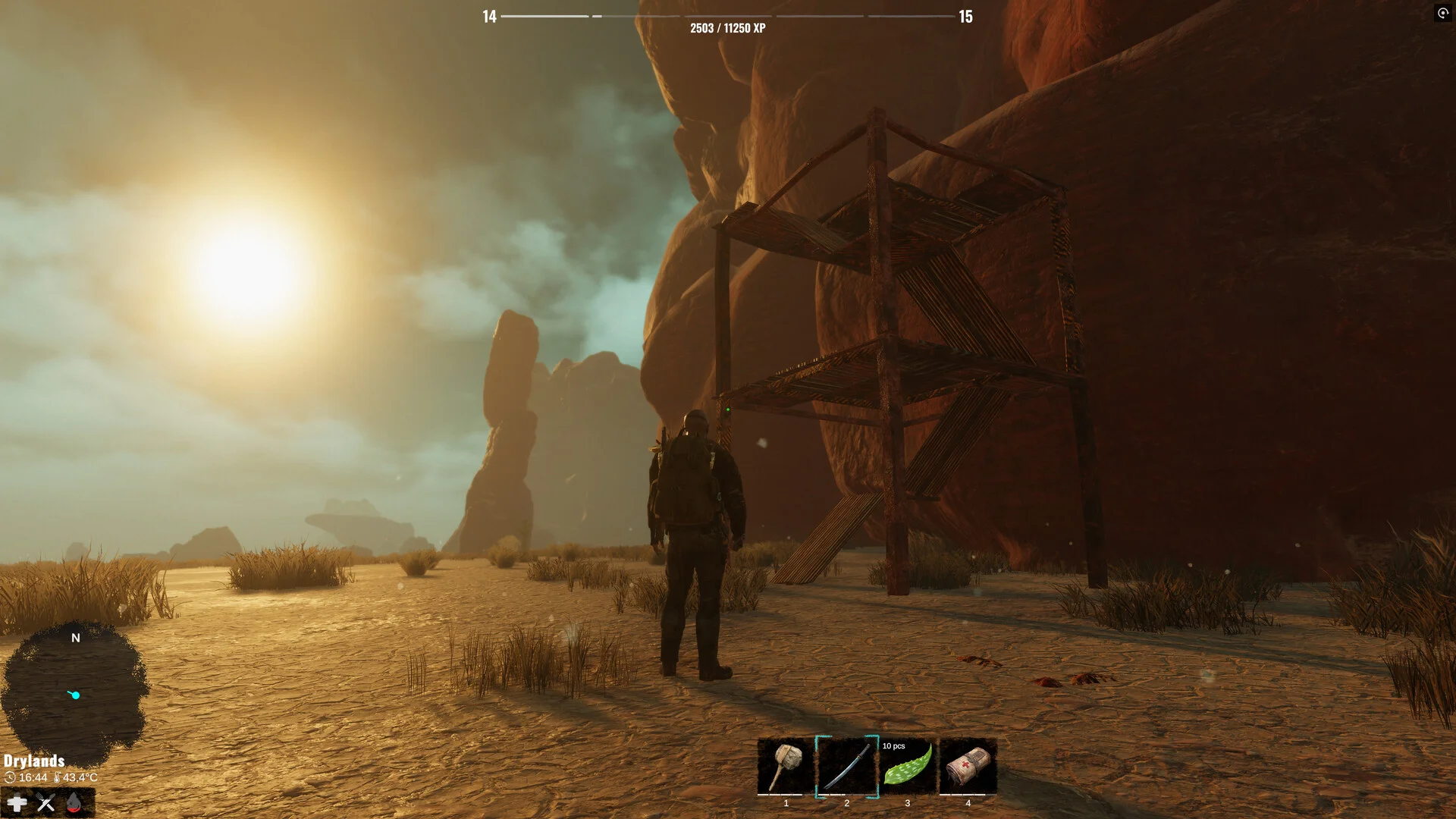Select the bandage roll hotbar slot
Screen dimensions: 1456x819
click(x=968, y=766)
